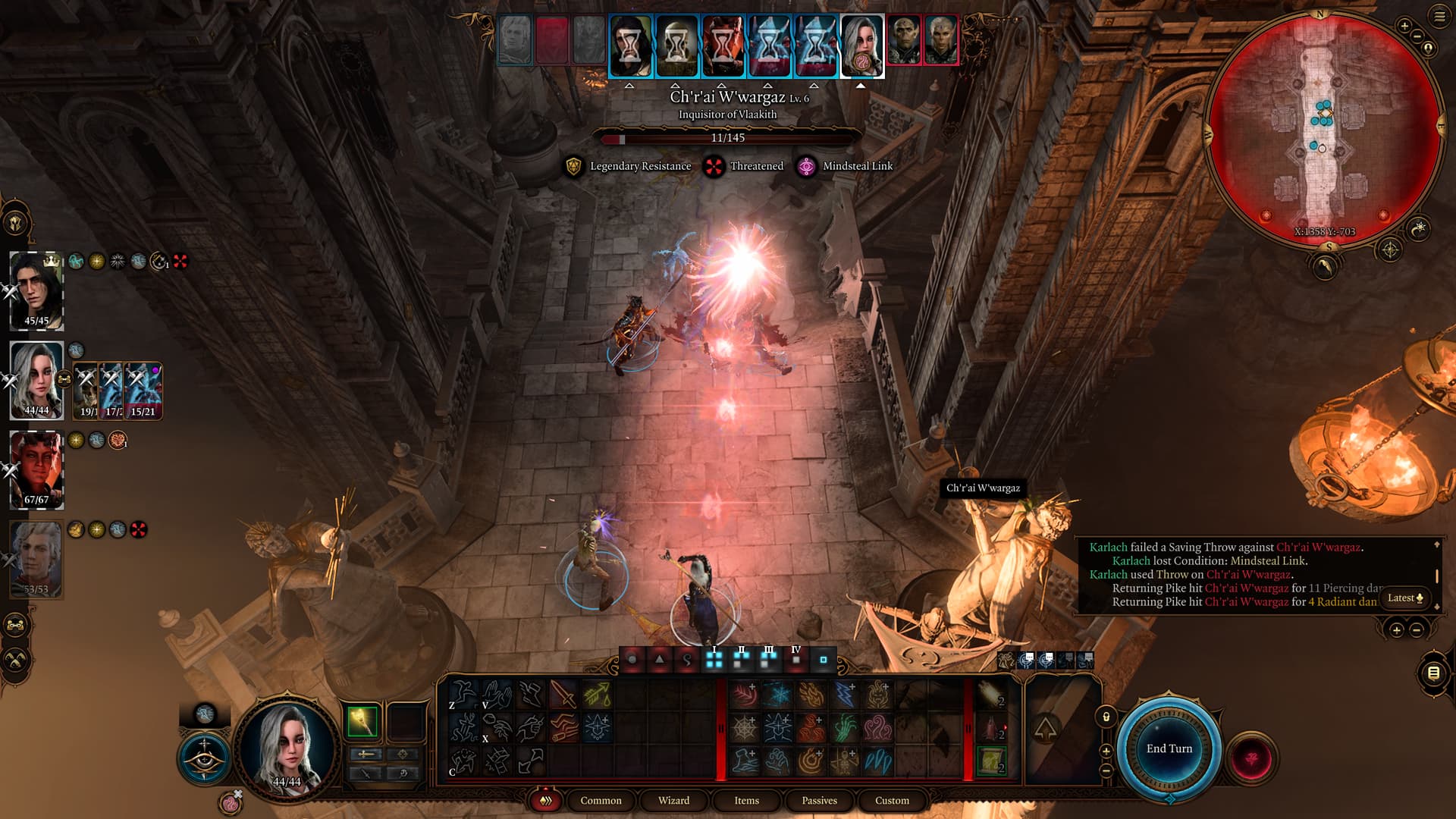Select the 45/45 dark-haired party portrait
This screenshot has height=819, width=1456.
(36, 290)
